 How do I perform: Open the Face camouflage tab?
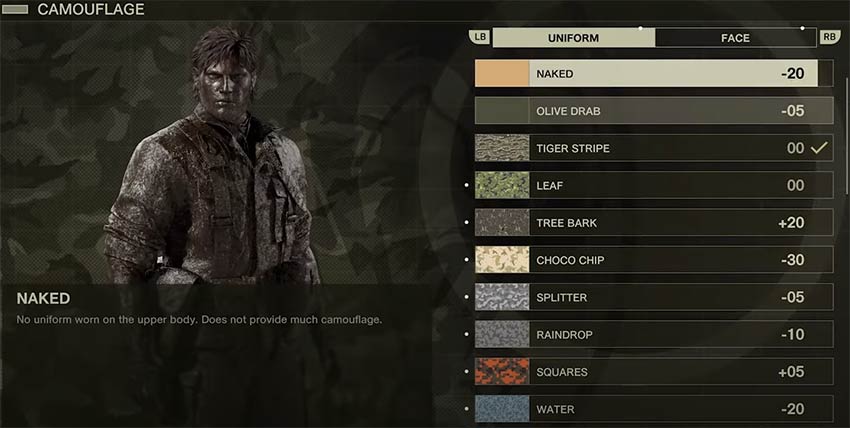(735, 38)
